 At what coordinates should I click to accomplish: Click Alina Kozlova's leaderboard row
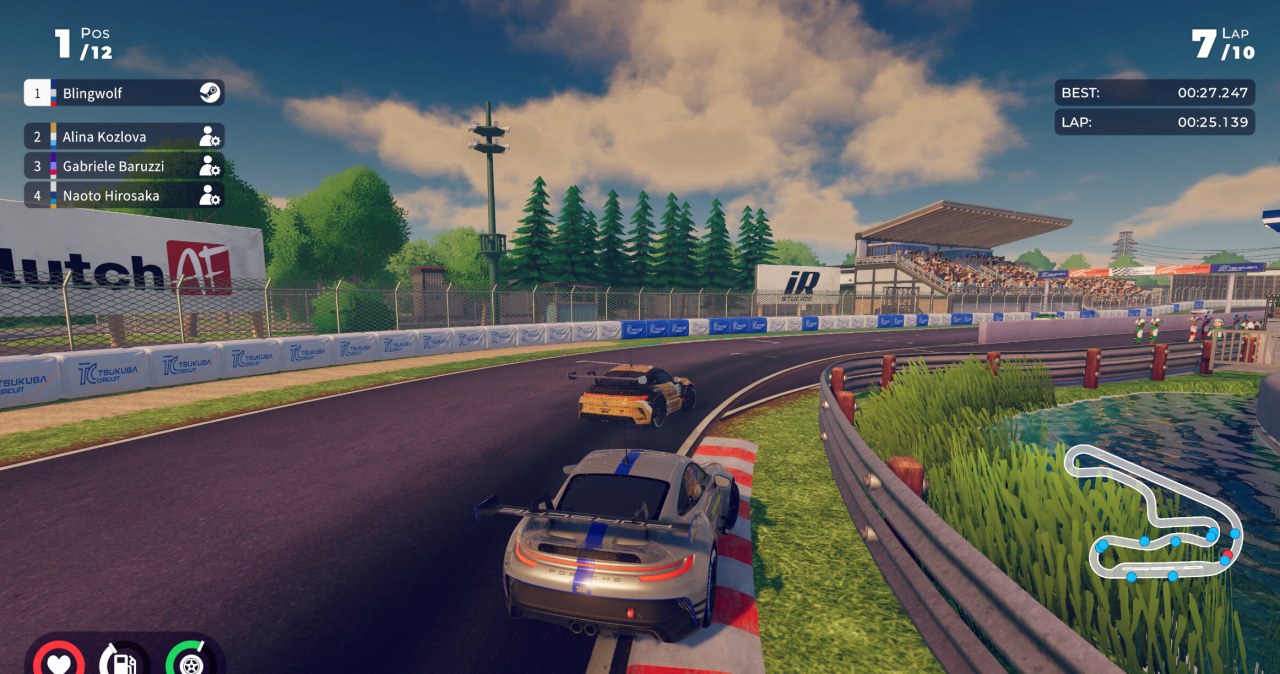click(124, 136)
